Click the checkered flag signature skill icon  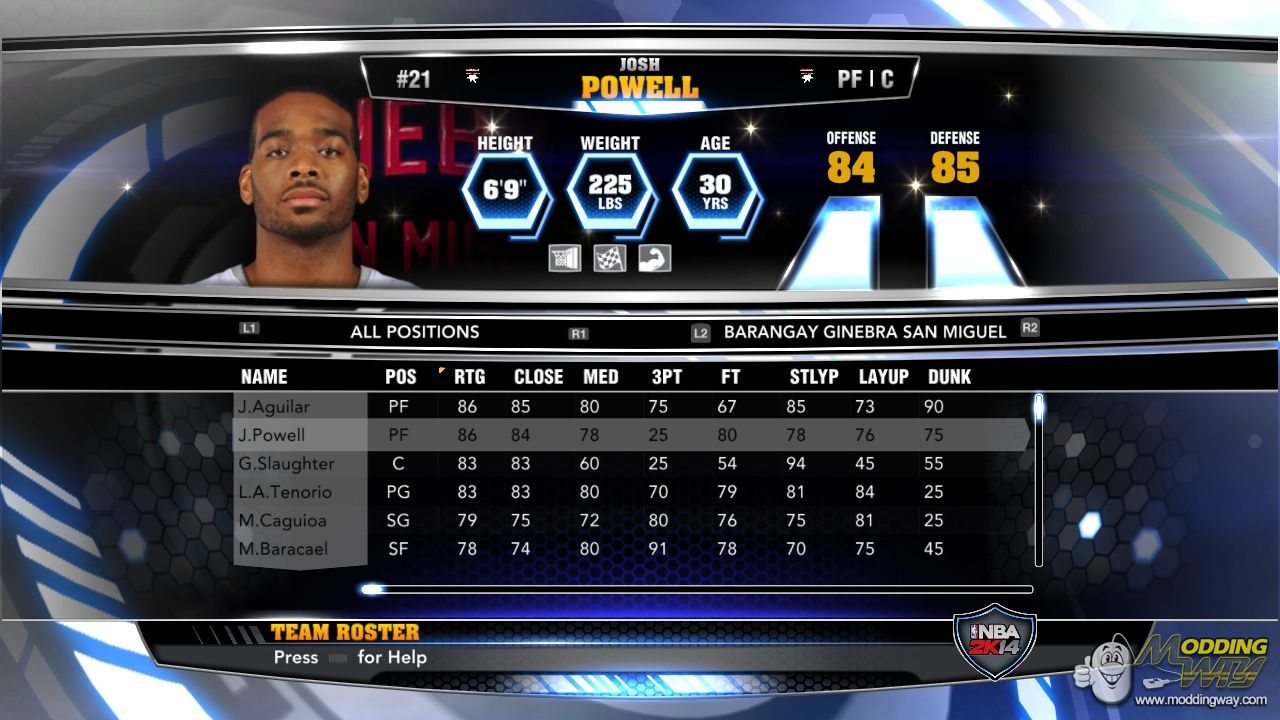[610, 258]
